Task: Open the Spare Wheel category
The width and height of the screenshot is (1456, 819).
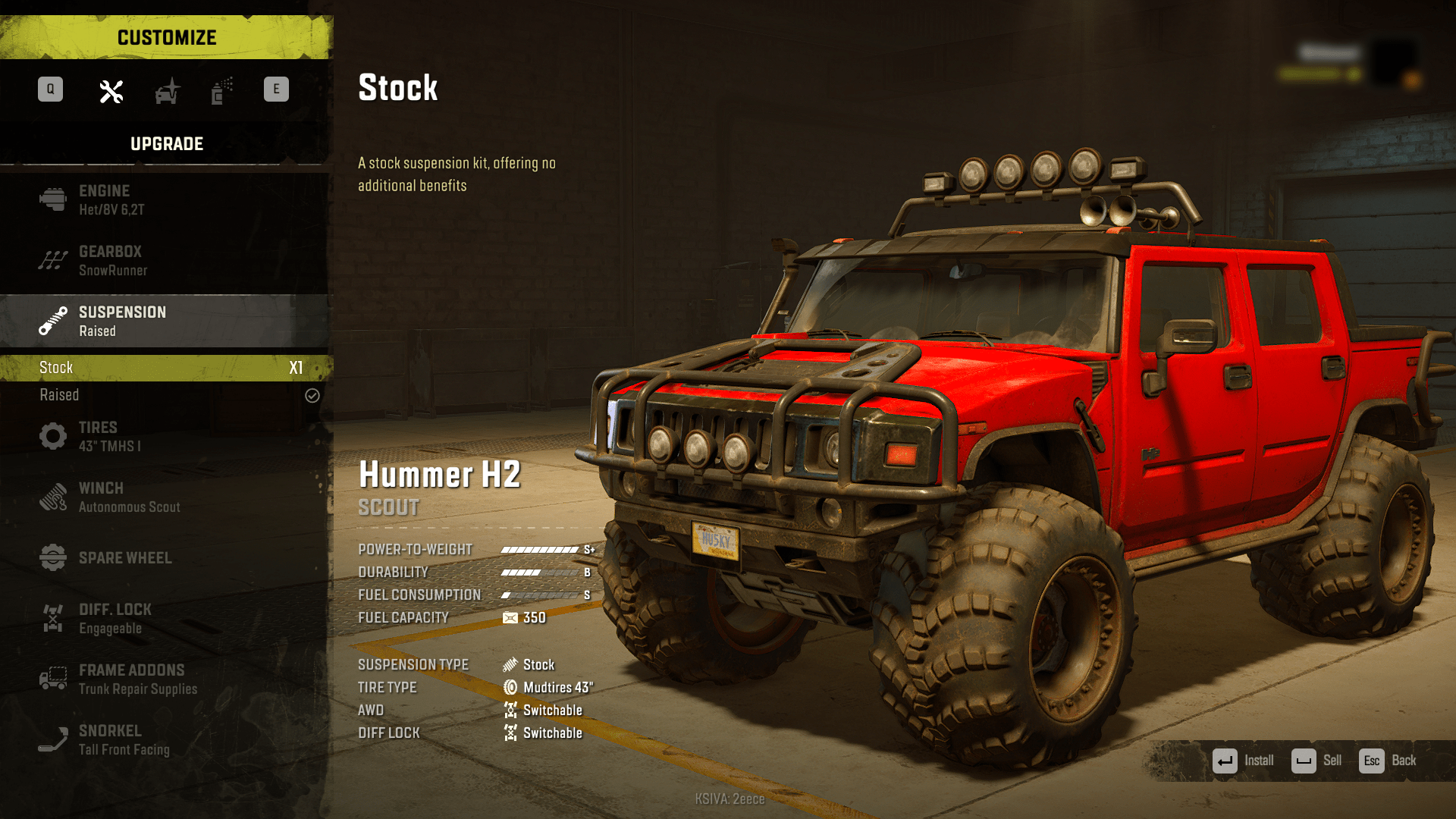Action: pos(165,558)
